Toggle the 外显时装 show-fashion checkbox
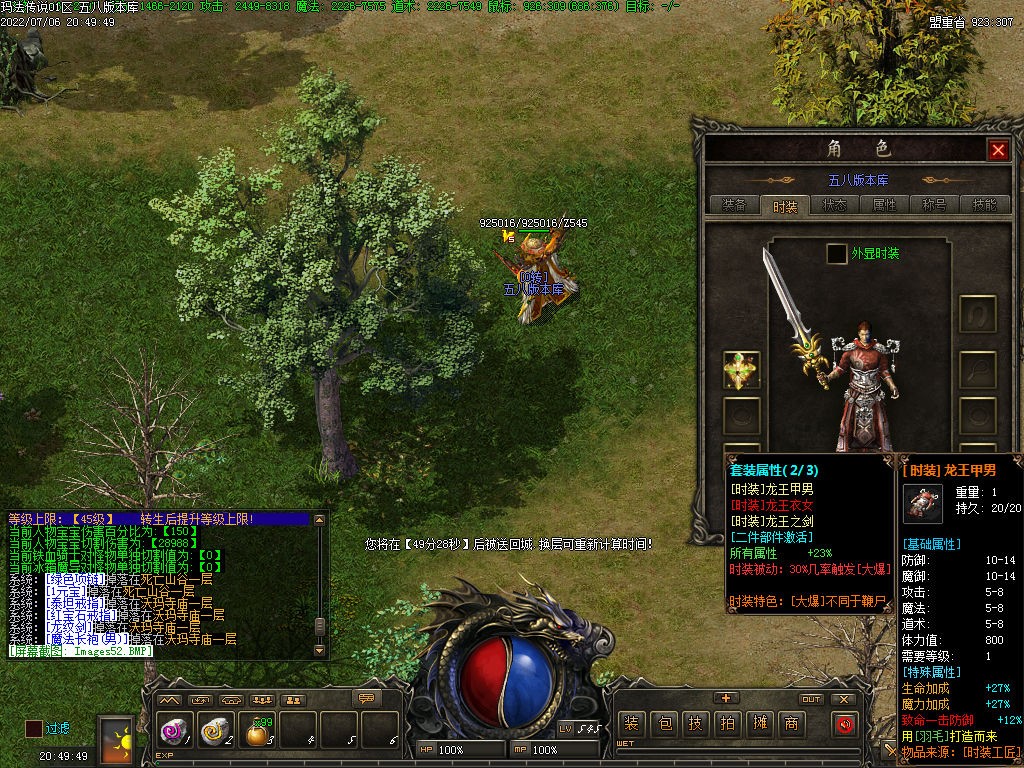The width and height of the screenshot is (1024, 768). point(836,254)
